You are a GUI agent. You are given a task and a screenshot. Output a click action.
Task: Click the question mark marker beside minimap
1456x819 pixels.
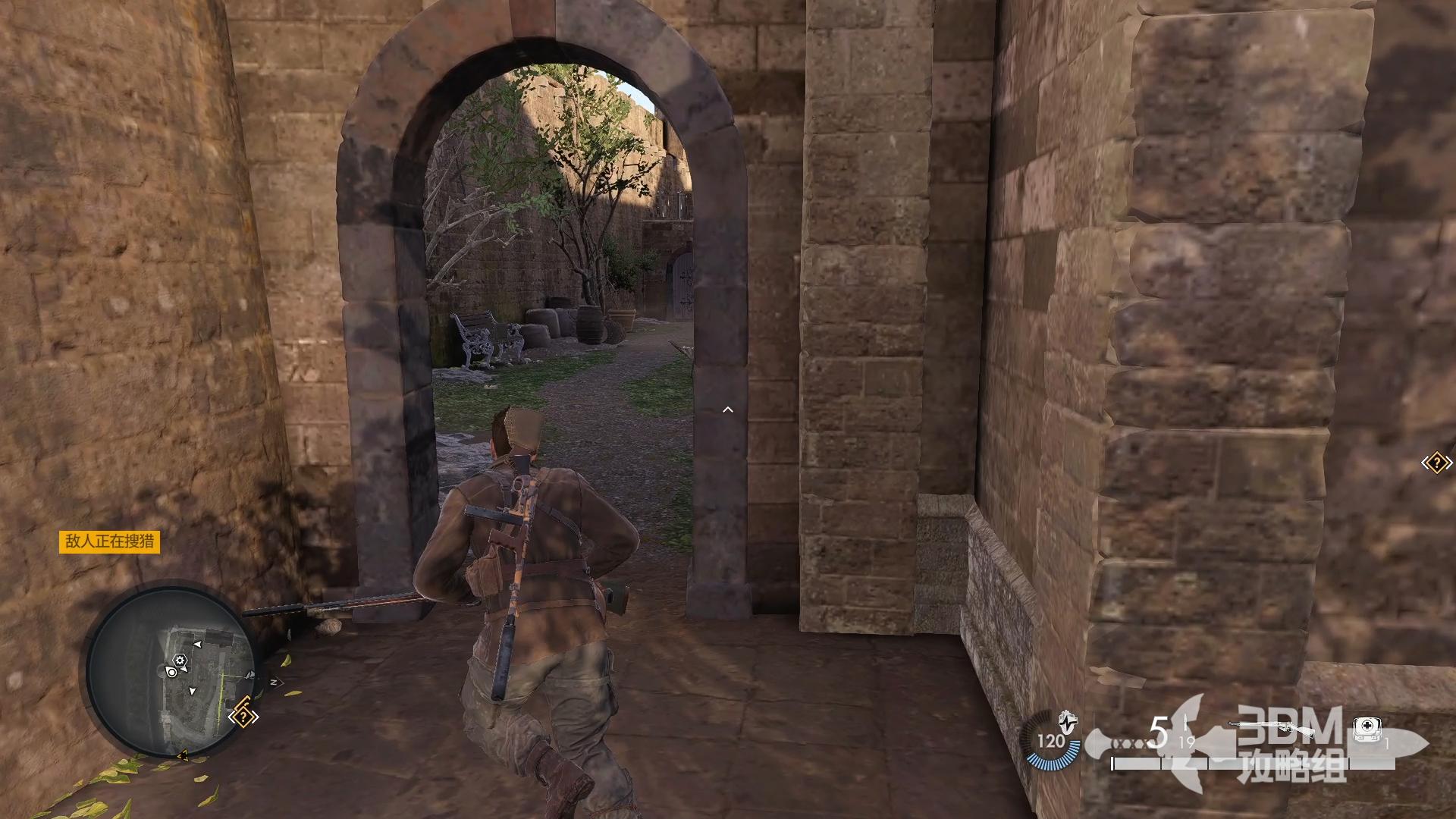[x=243, y=716]
